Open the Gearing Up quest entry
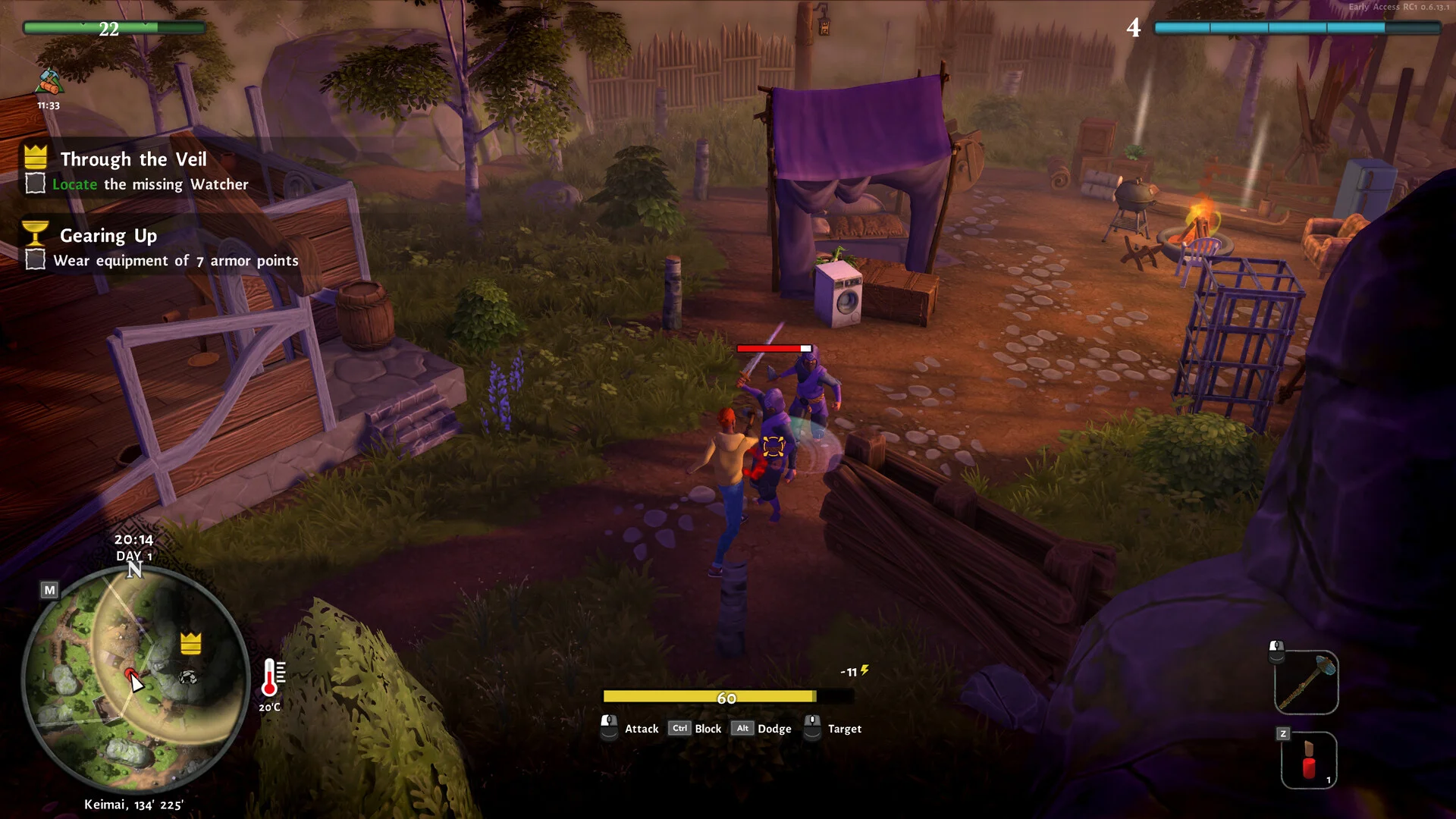The image size is (1456, 819). tap(108, 236)
